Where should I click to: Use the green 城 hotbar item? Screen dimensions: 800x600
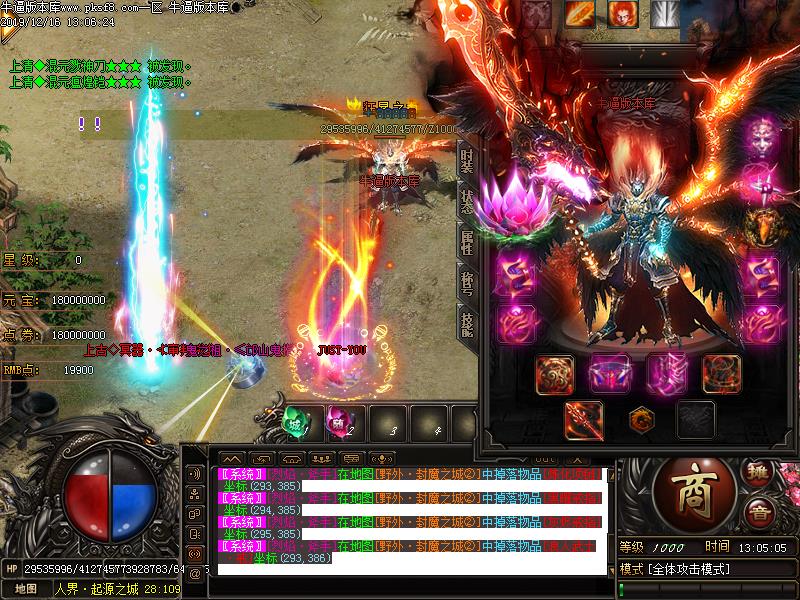click(x=296, y=421)
